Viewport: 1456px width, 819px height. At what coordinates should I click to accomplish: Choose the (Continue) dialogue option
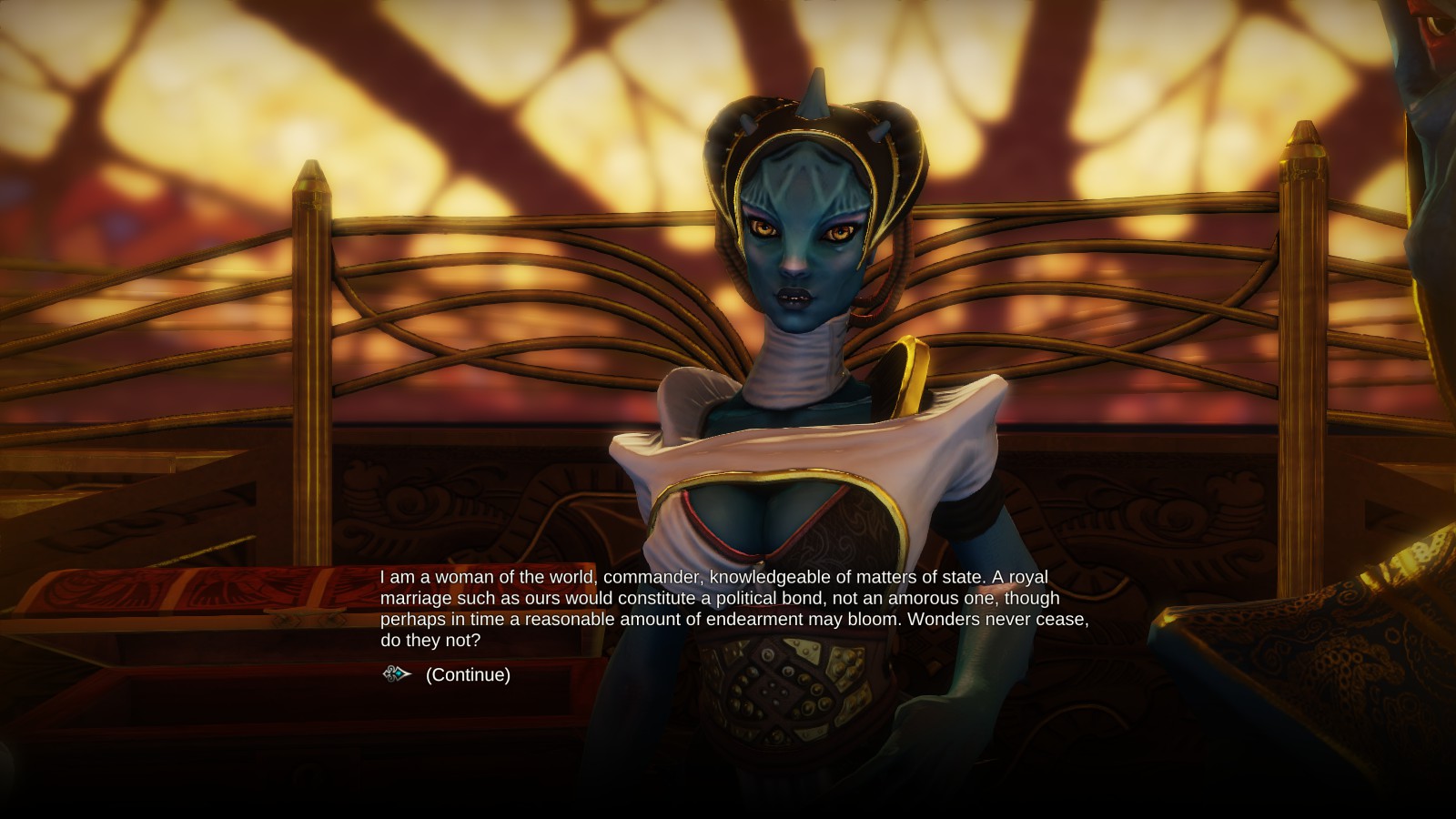468,675
